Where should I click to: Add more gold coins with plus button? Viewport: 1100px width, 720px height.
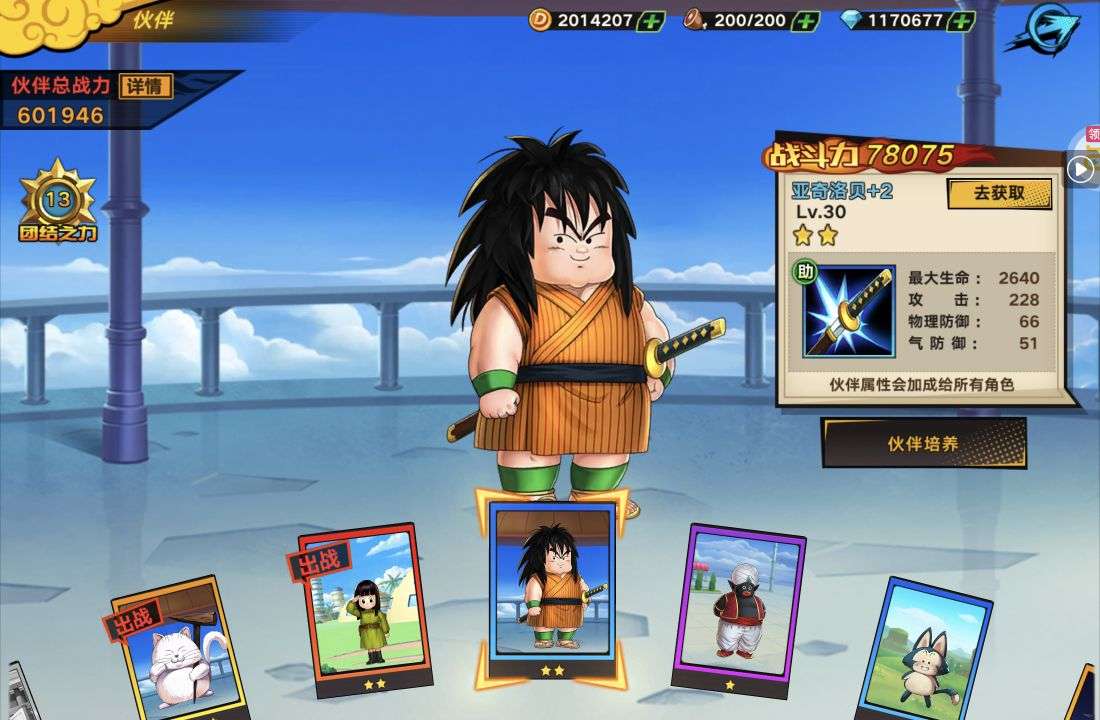coord(650,20)
